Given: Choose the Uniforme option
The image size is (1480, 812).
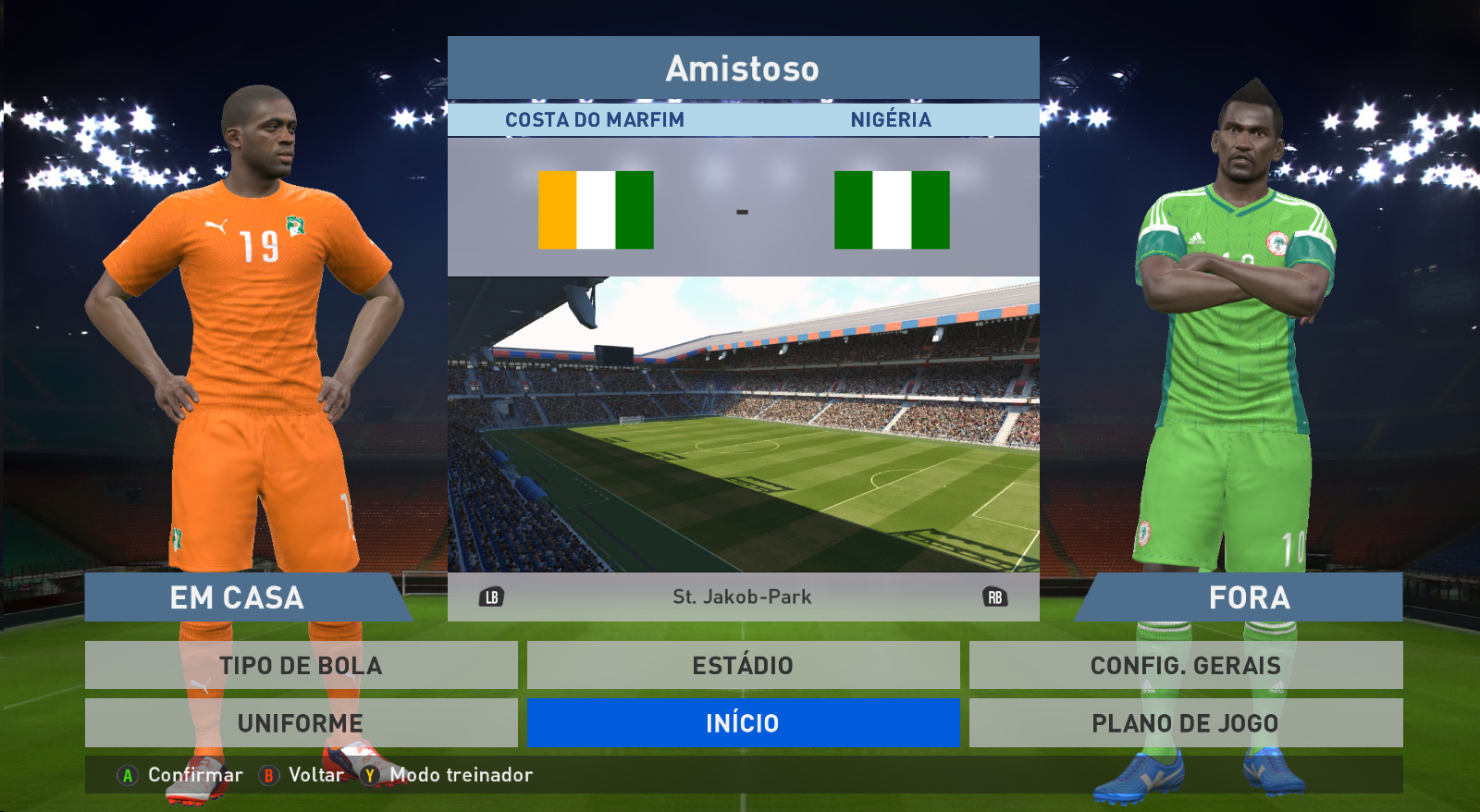Looking at the screenshot, I should 301,722.
